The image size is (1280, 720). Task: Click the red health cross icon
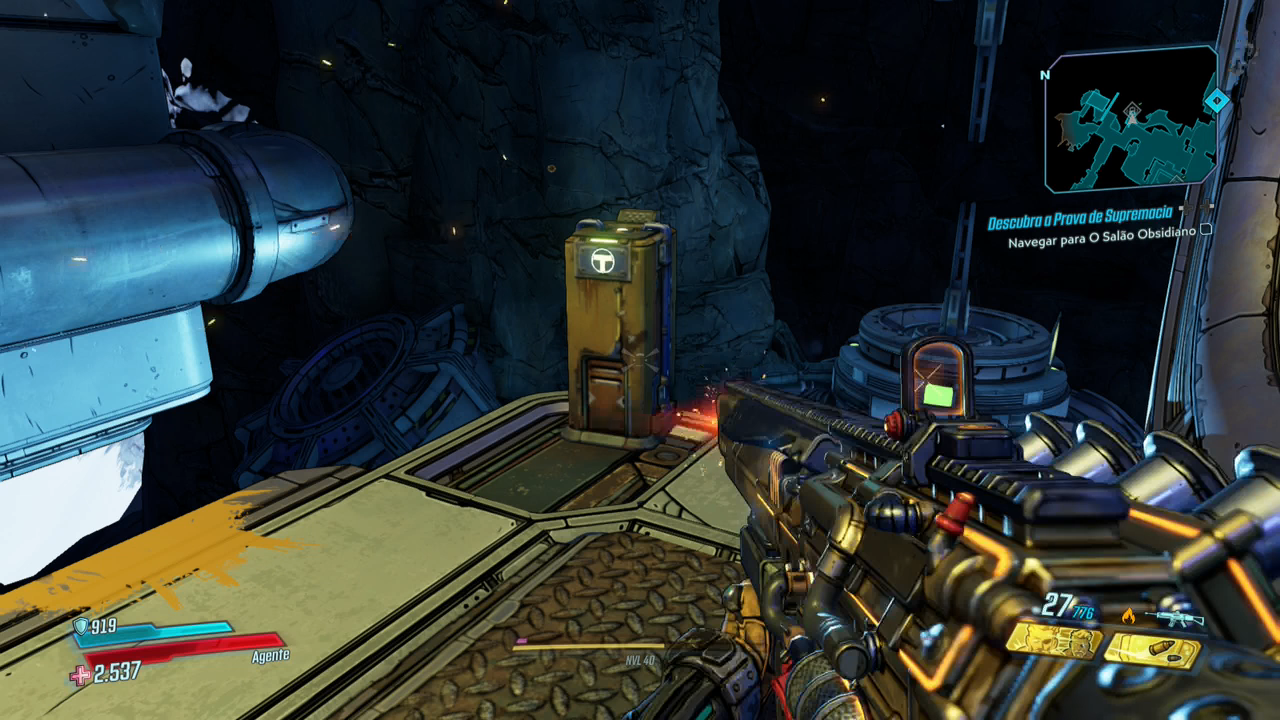80,675
